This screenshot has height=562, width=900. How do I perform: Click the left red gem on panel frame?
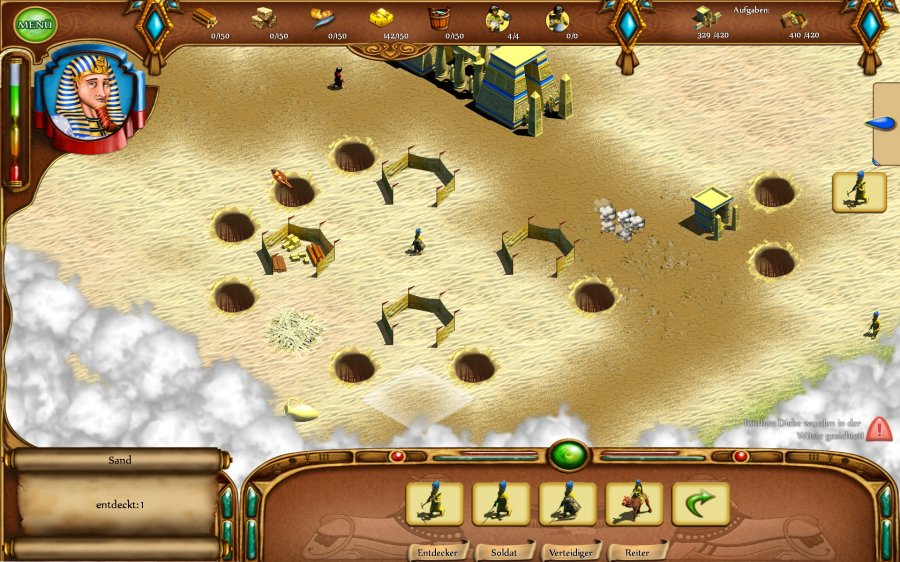tap(397, 456)
